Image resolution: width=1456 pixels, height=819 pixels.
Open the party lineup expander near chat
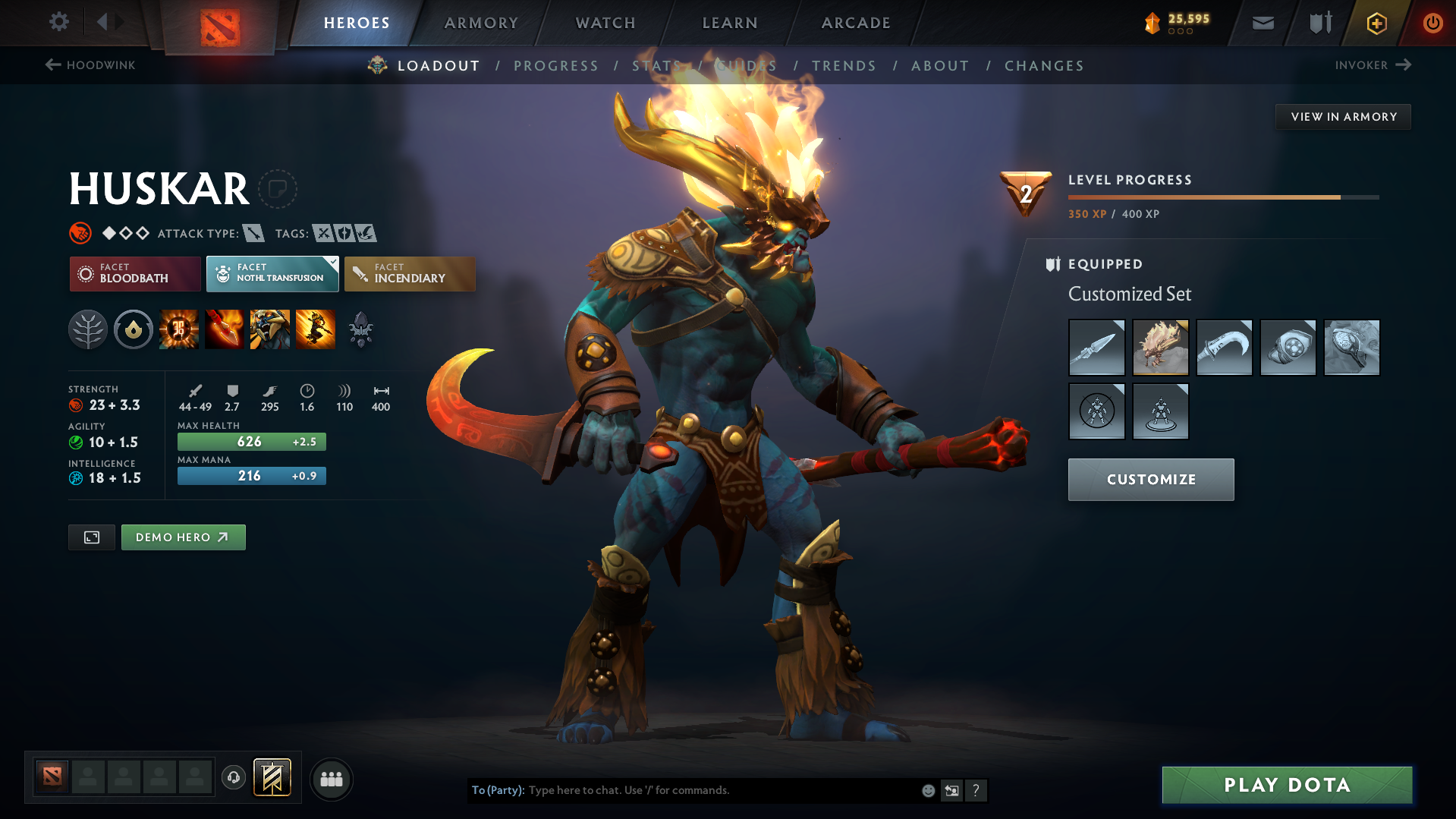point(331,779)
